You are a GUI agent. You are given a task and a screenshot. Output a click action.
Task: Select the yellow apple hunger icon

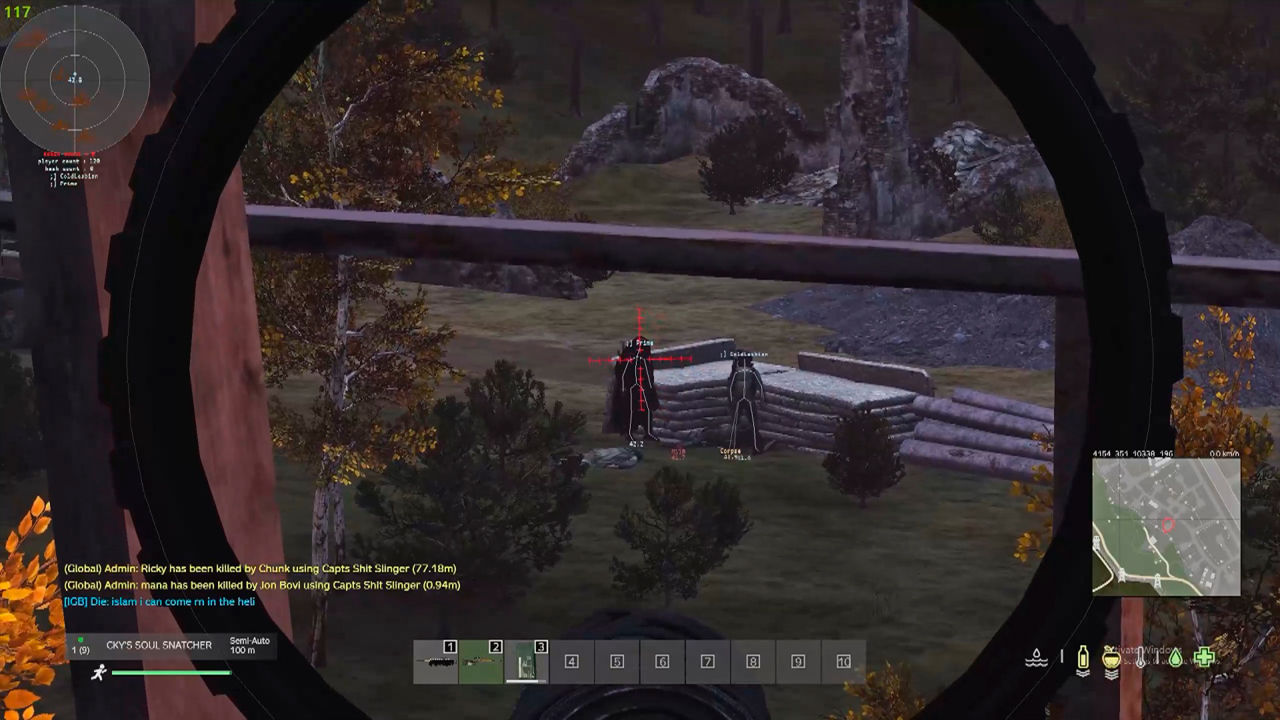click(x=1111, y=658)
